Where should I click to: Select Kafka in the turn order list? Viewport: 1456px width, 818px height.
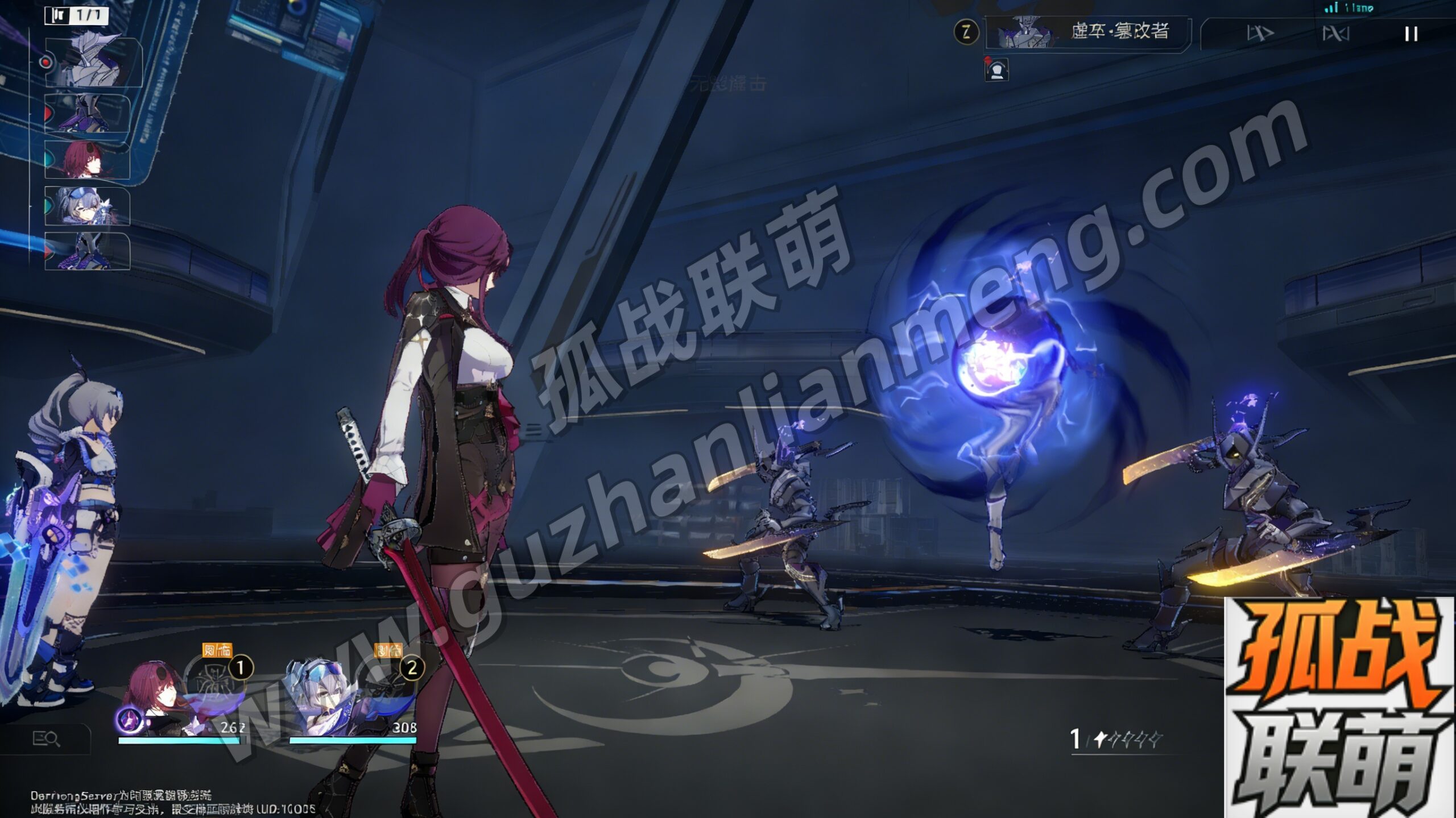[x=87, y=160]
